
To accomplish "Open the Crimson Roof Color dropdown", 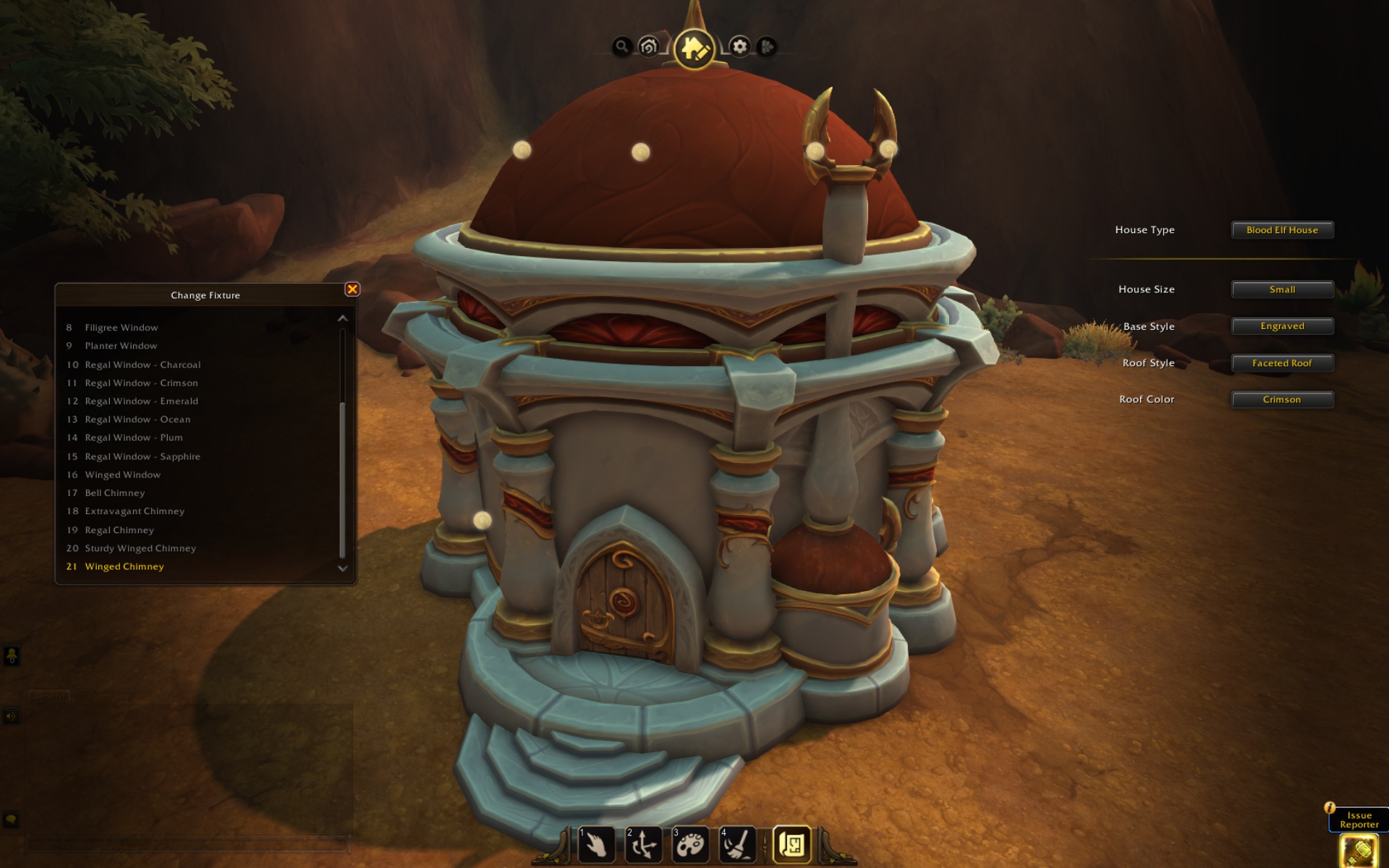I will [1282, 399].
